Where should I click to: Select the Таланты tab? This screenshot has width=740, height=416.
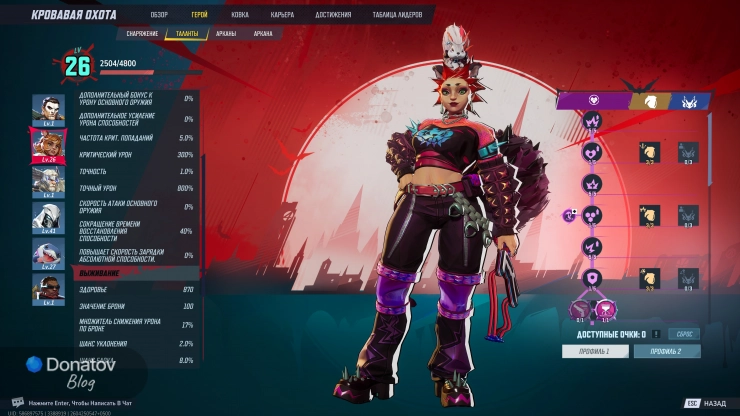tap(187, 33)
